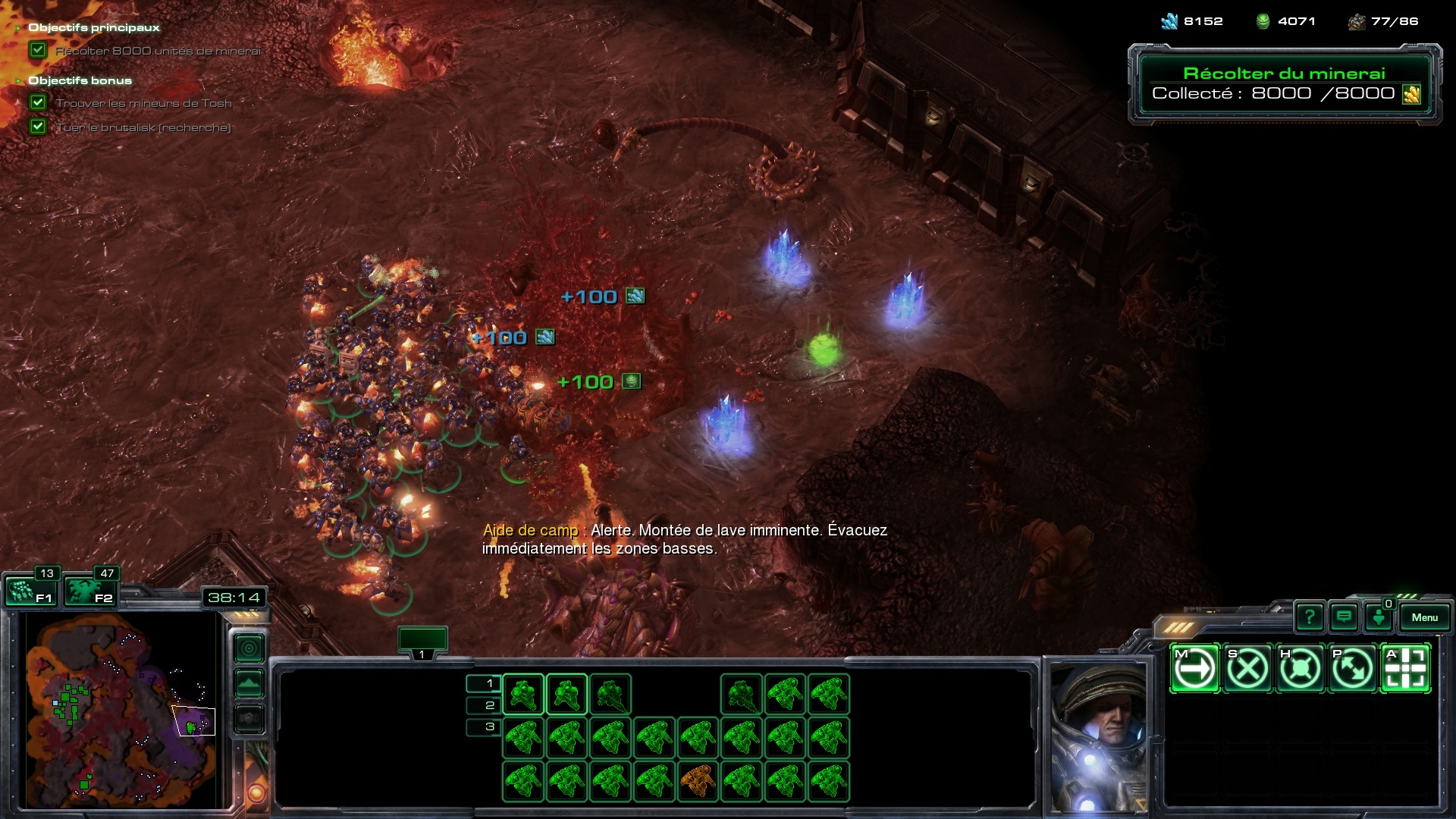Choose the Attack command
Image resolution: width=1456 pixels, height=819 pixels.
(x=1405, y=669)
